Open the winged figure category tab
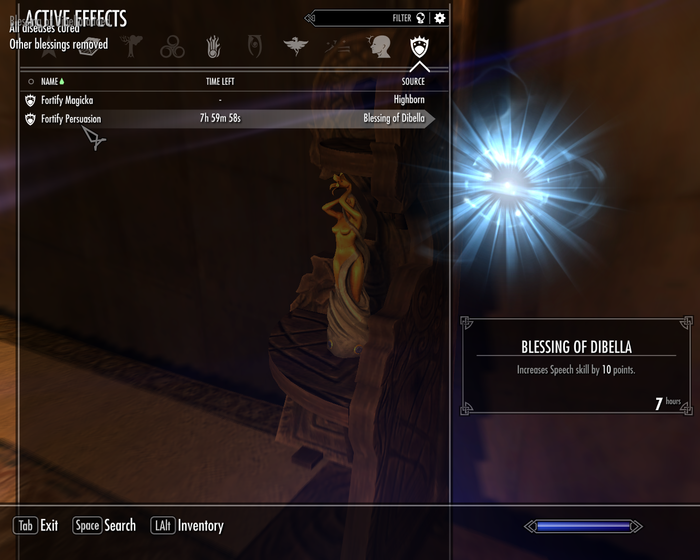Image resolution: width=700 pixels, height=560 pixels. [131, 46]
